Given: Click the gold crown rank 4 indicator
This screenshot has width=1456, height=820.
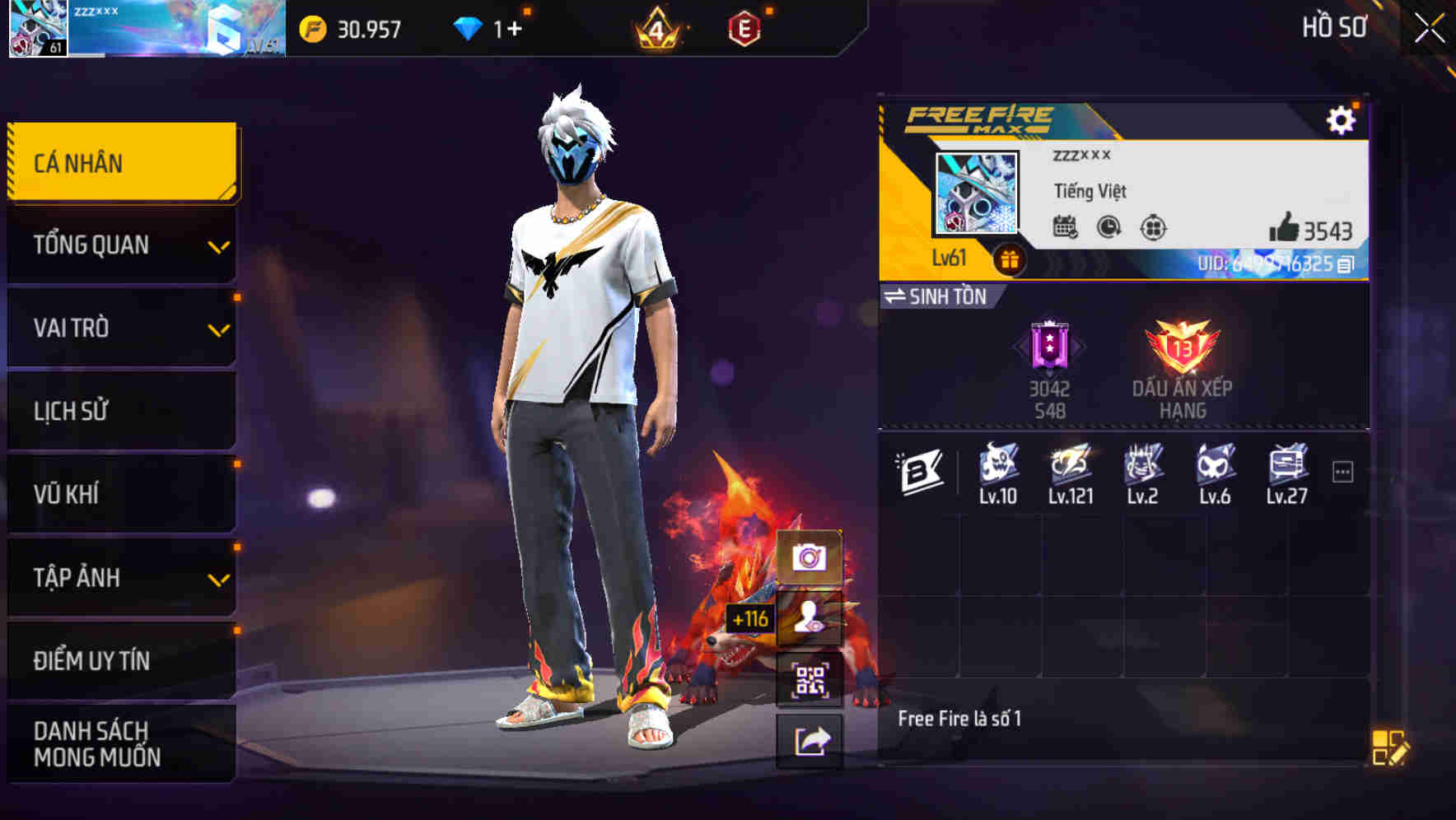Looking at the screenshot, I should 659,27.
